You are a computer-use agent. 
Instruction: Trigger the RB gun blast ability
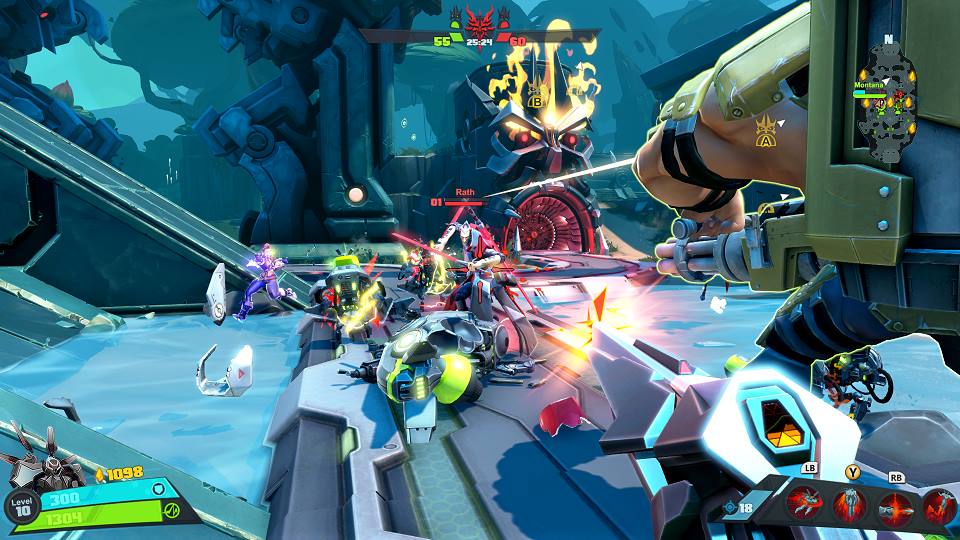coord(894,504)
